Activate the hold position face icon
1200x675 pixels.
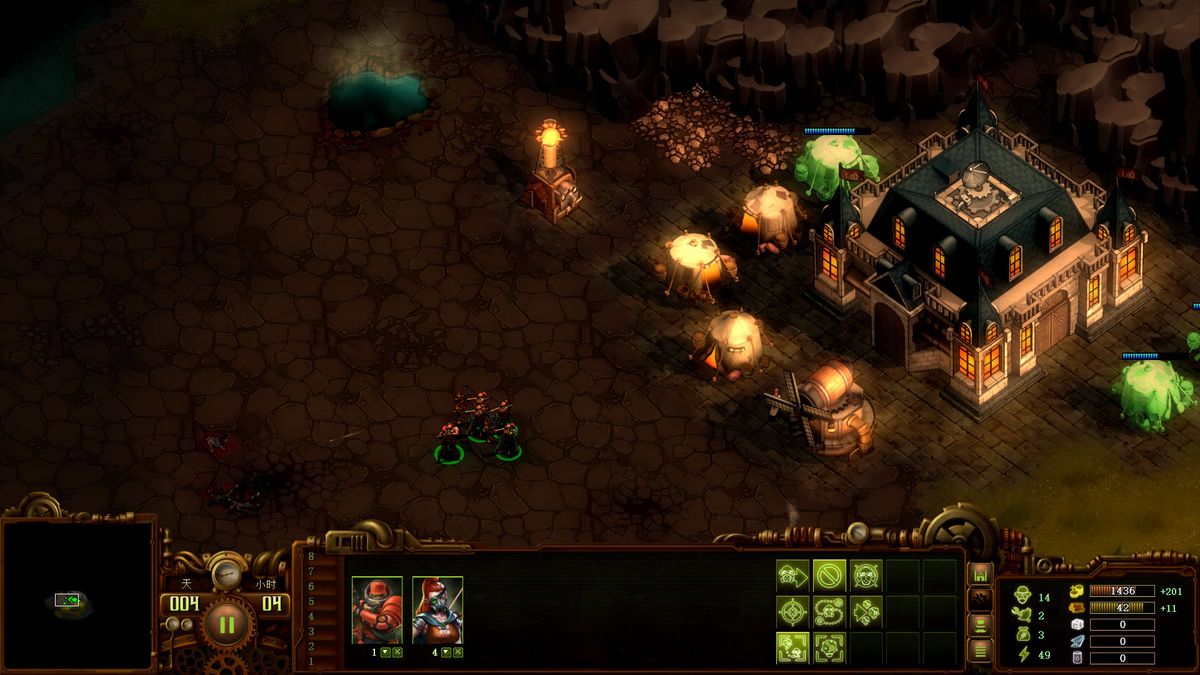click(x=866, y=575)
